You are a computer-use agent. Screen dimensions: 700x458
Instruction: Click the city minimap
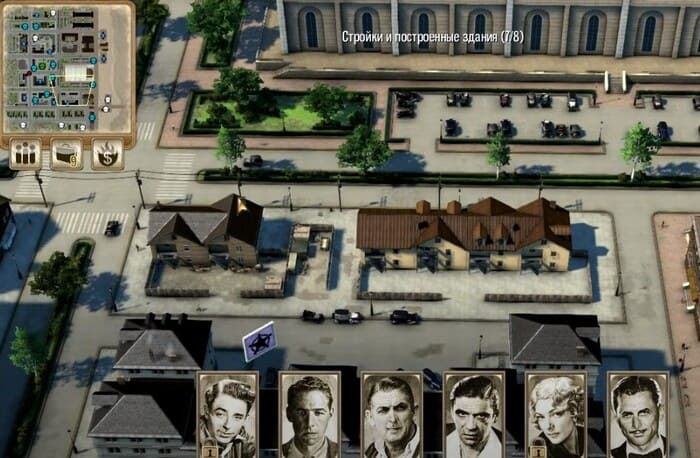[66, 67]
